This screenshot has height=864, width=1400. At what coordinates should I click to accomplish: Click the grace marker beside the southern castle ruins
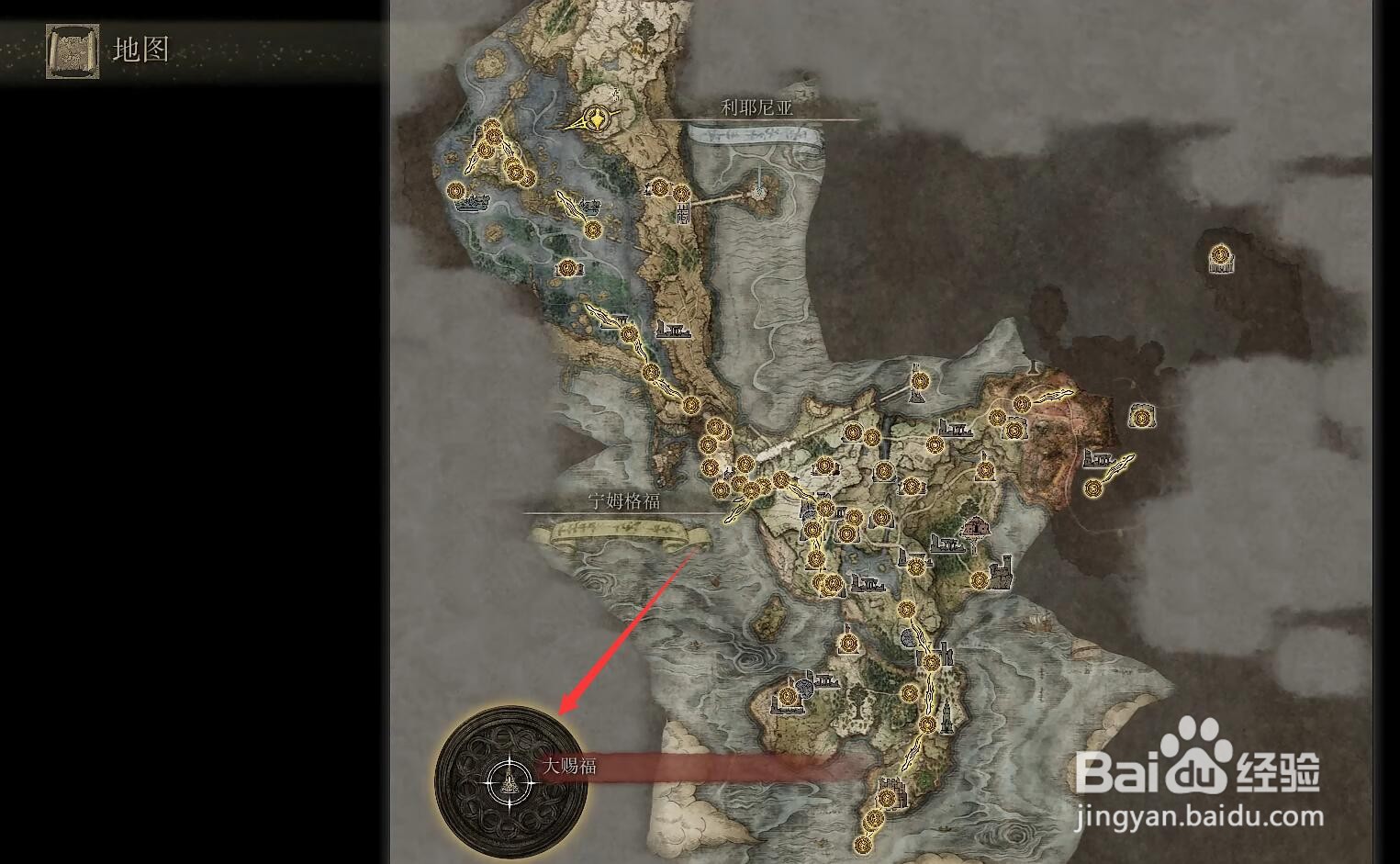pyautogui.click(x=887, y=797)
